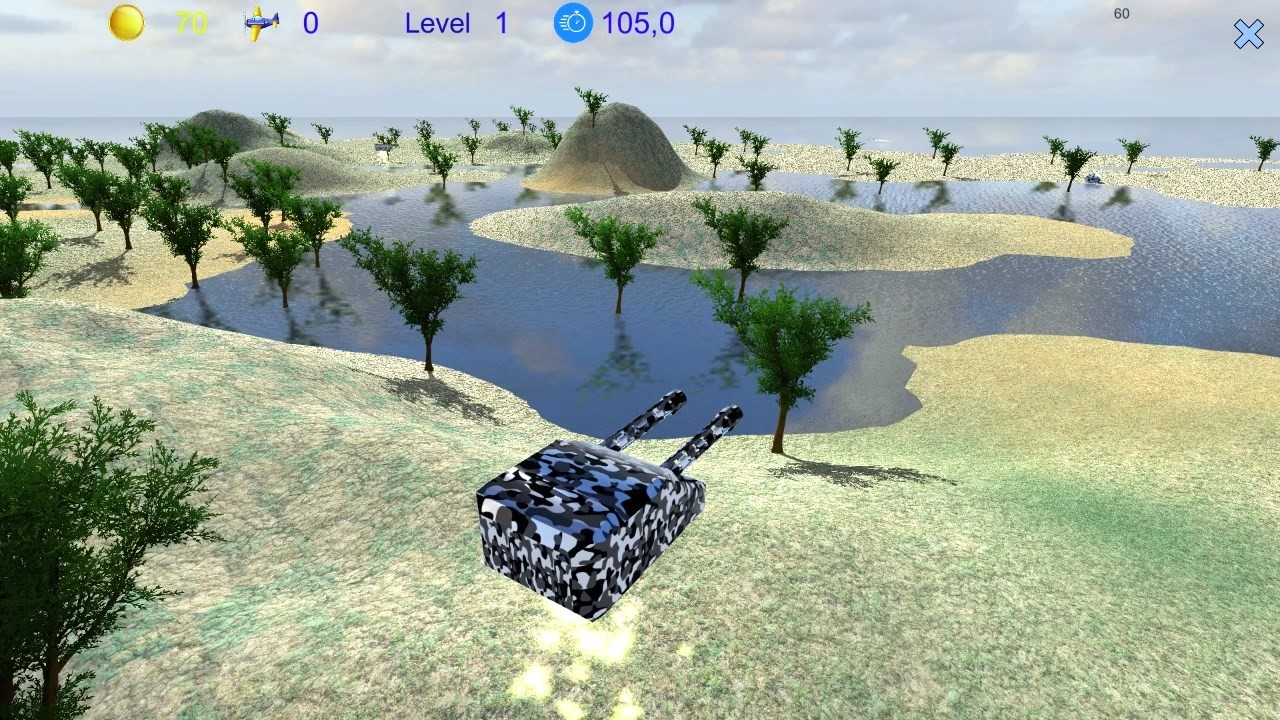Screen dimensions: 1280x720
Task: Click the word Level in the top bar
Action: tap(438, 23)
